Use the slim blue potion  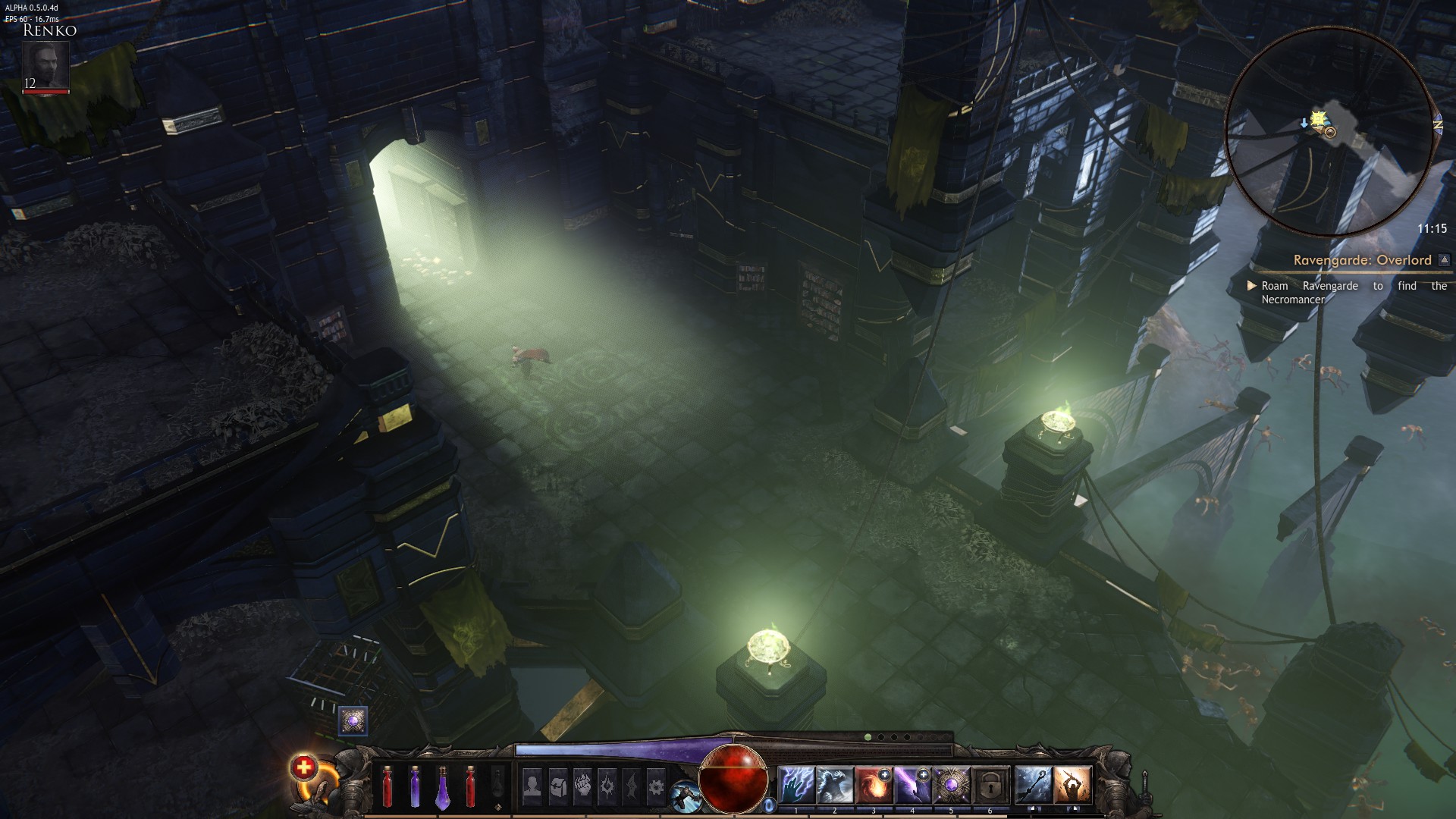[415, 786]
